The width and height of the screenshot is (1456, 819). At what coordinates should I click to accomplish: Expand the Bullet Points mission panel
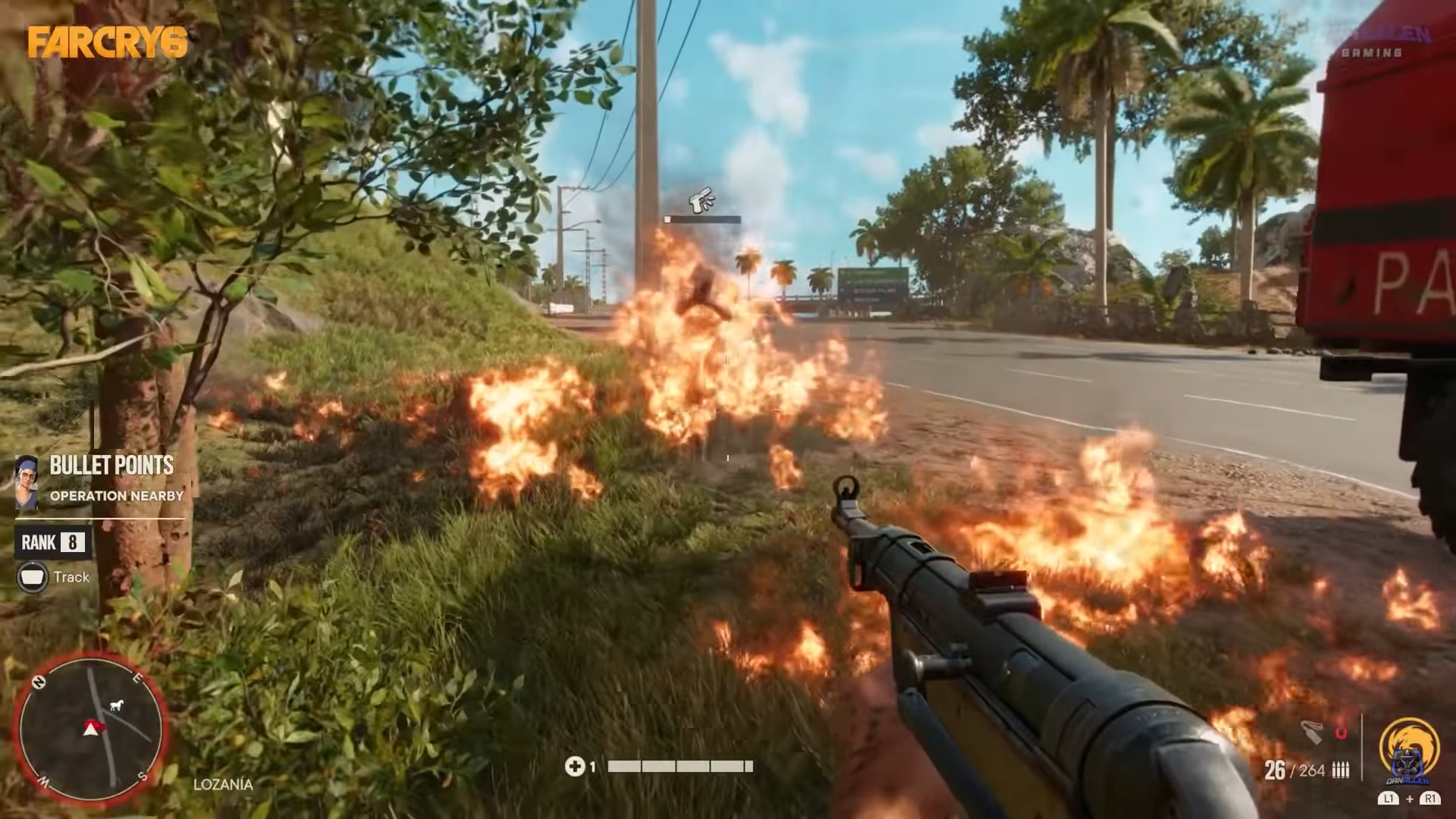pos(111,466)
